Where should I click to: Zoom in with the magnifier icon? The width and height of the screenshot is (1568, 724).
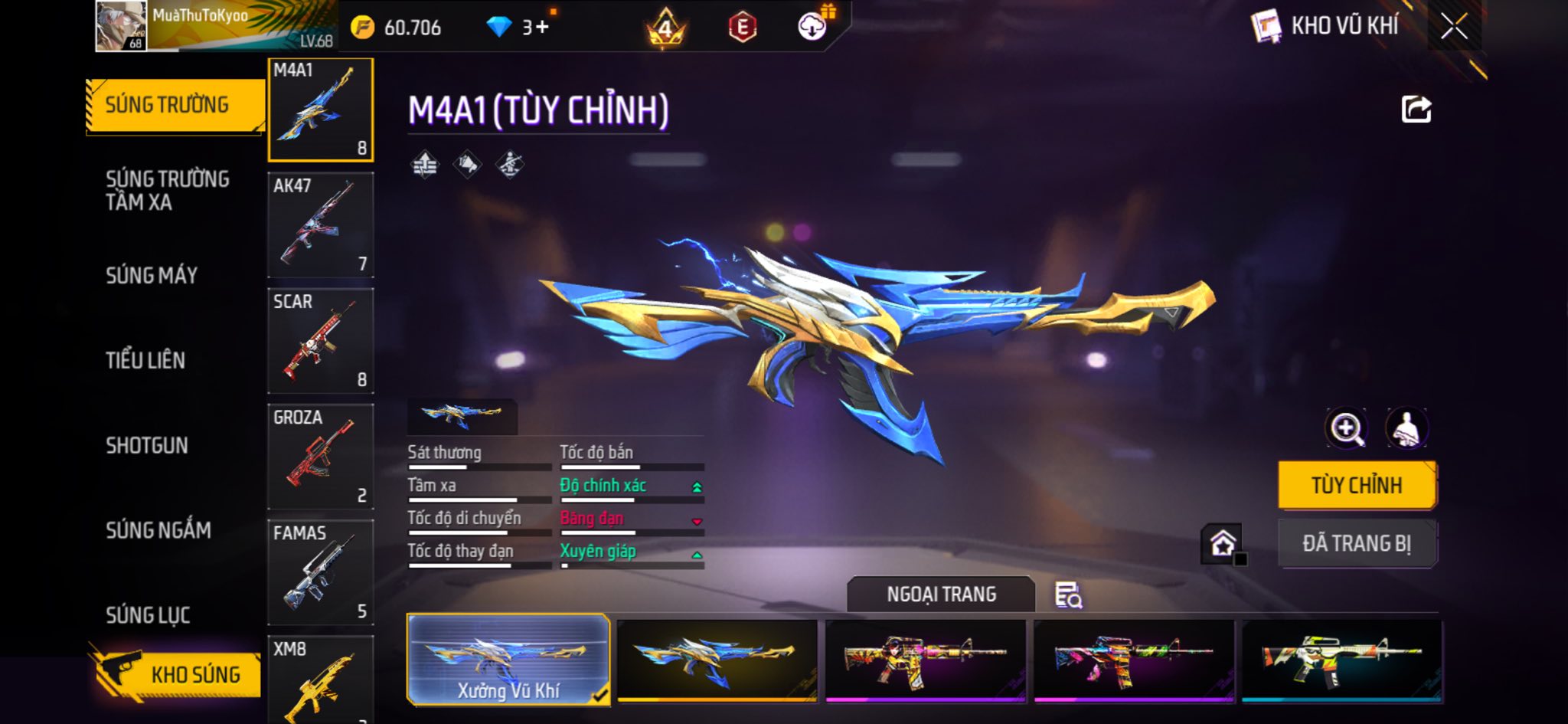point(1346,428)
